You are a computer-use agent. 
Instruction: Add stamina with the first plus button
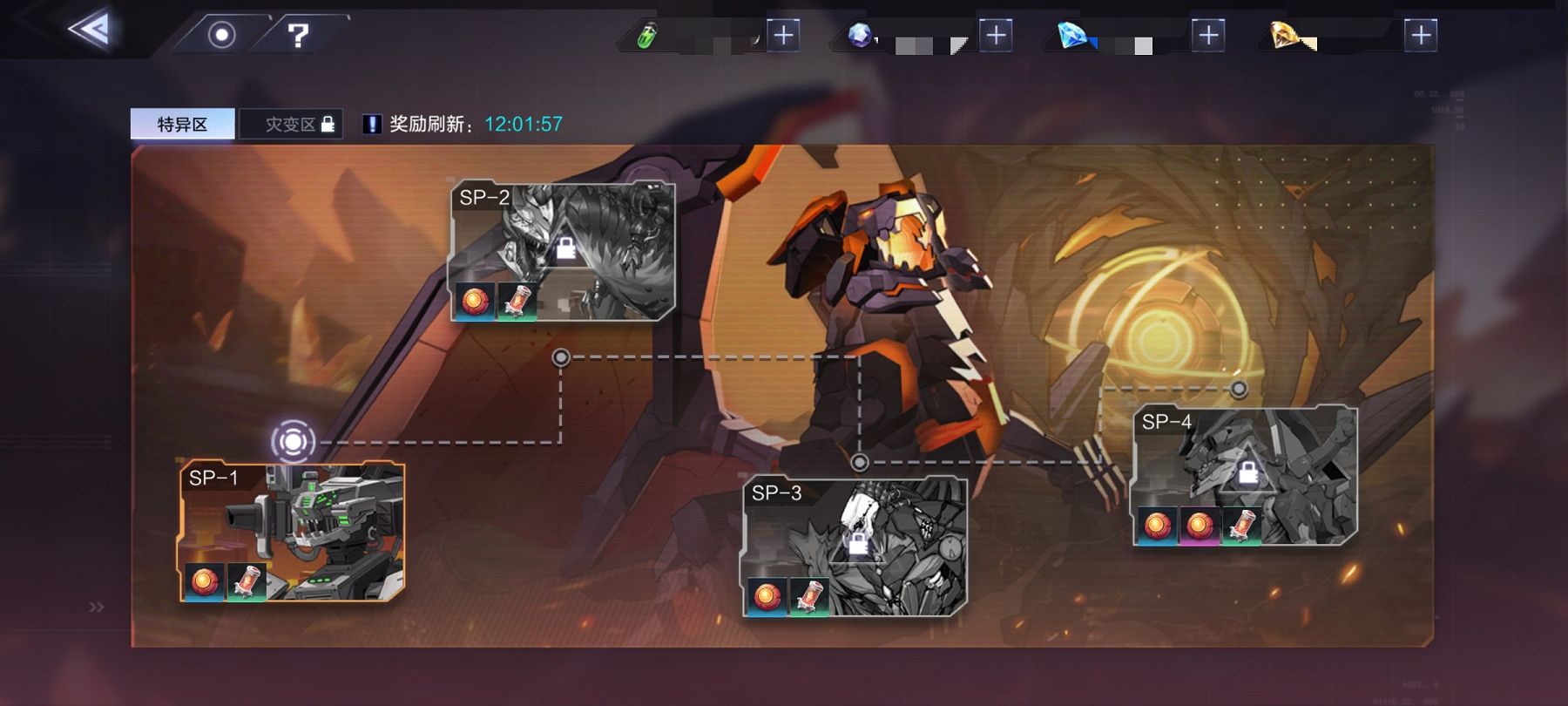(783, 35)
